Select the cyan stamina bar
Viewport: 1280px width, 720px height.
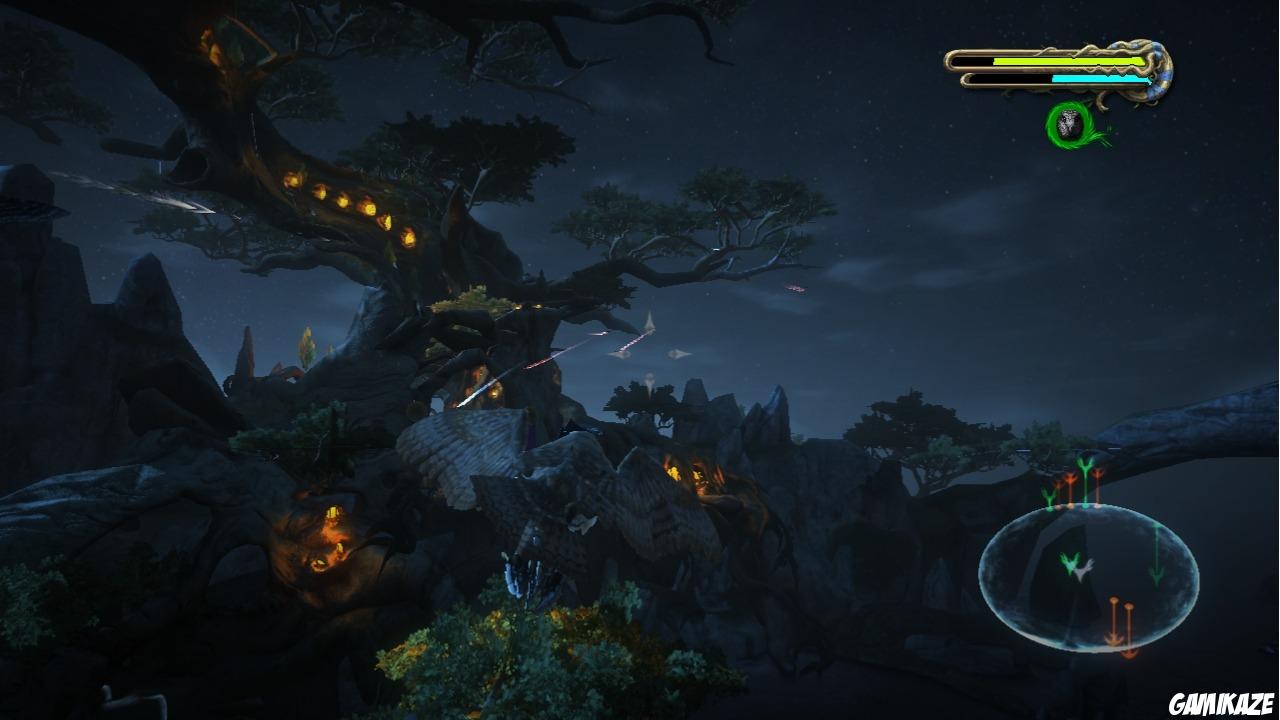tap(1100, 79)
